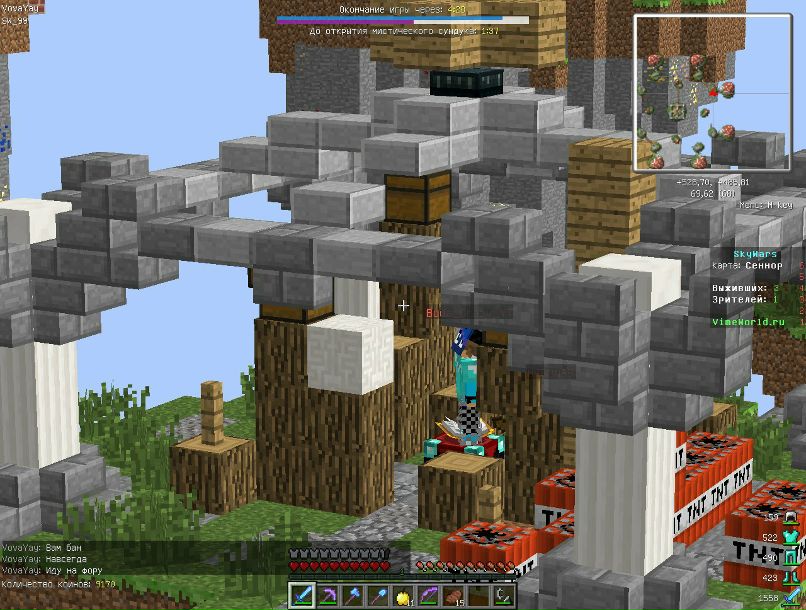
Task: Click the diamond boots durability icon
Action: [x=789, y=576]
